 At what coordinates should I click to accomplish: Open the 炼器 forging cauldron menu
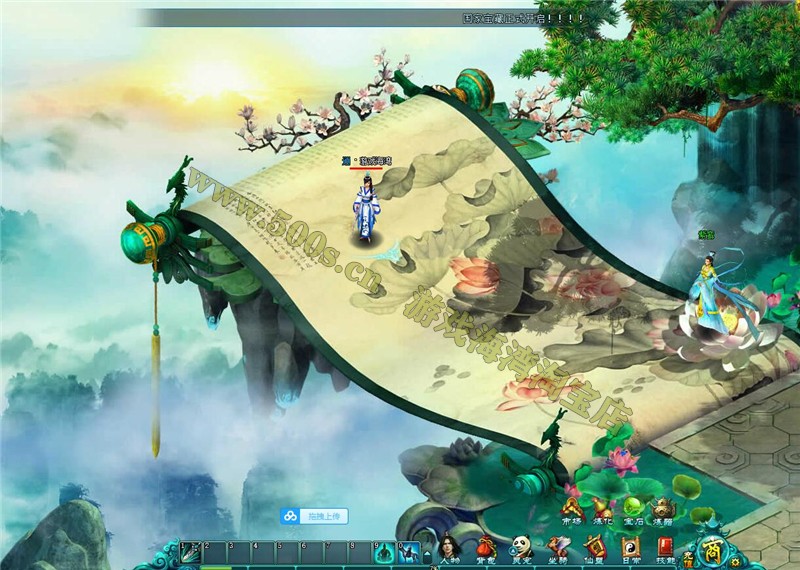coord(662,512)
